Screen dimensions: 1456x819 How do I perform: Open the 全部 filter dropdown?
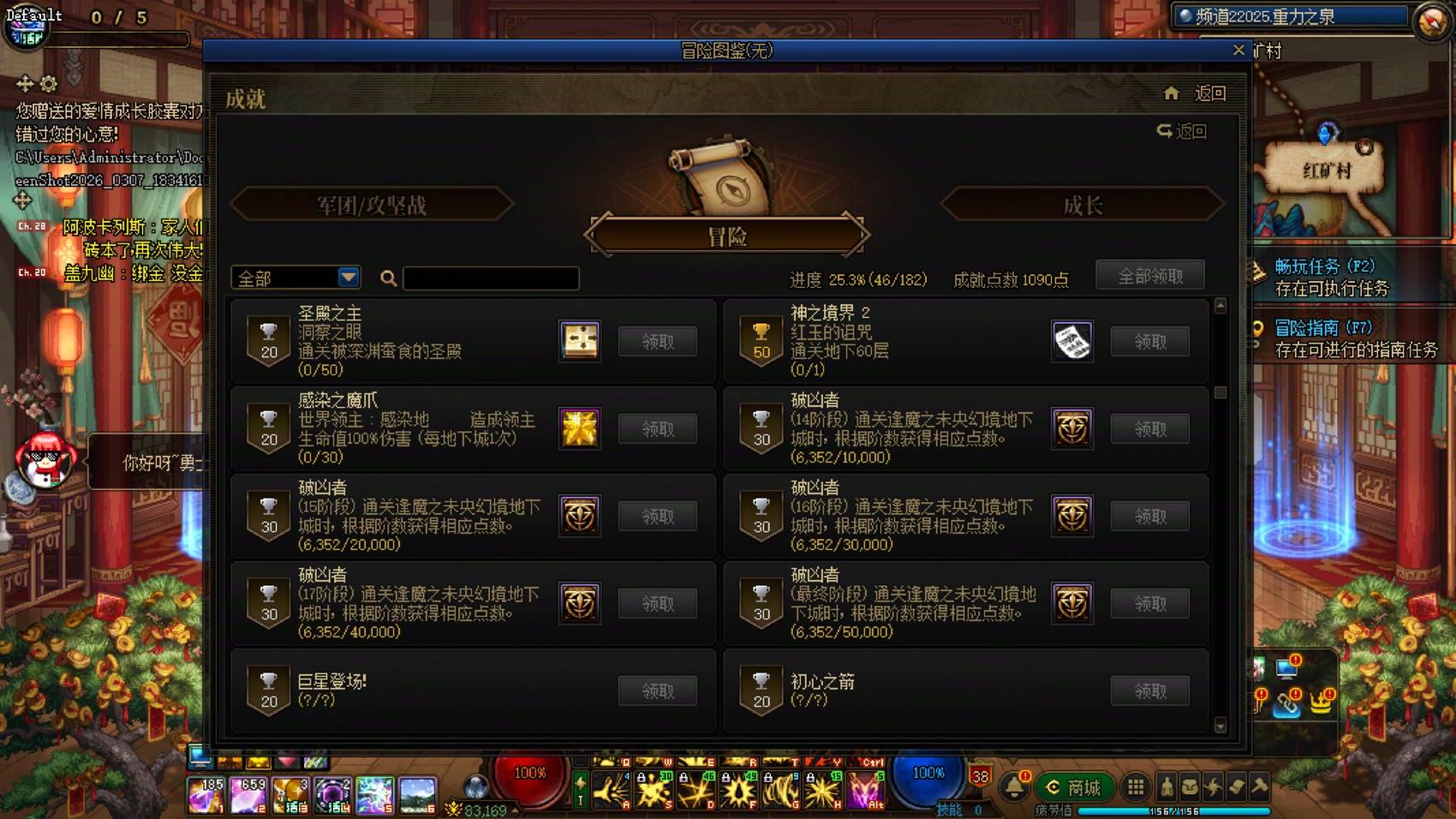(x=295, y=278)
